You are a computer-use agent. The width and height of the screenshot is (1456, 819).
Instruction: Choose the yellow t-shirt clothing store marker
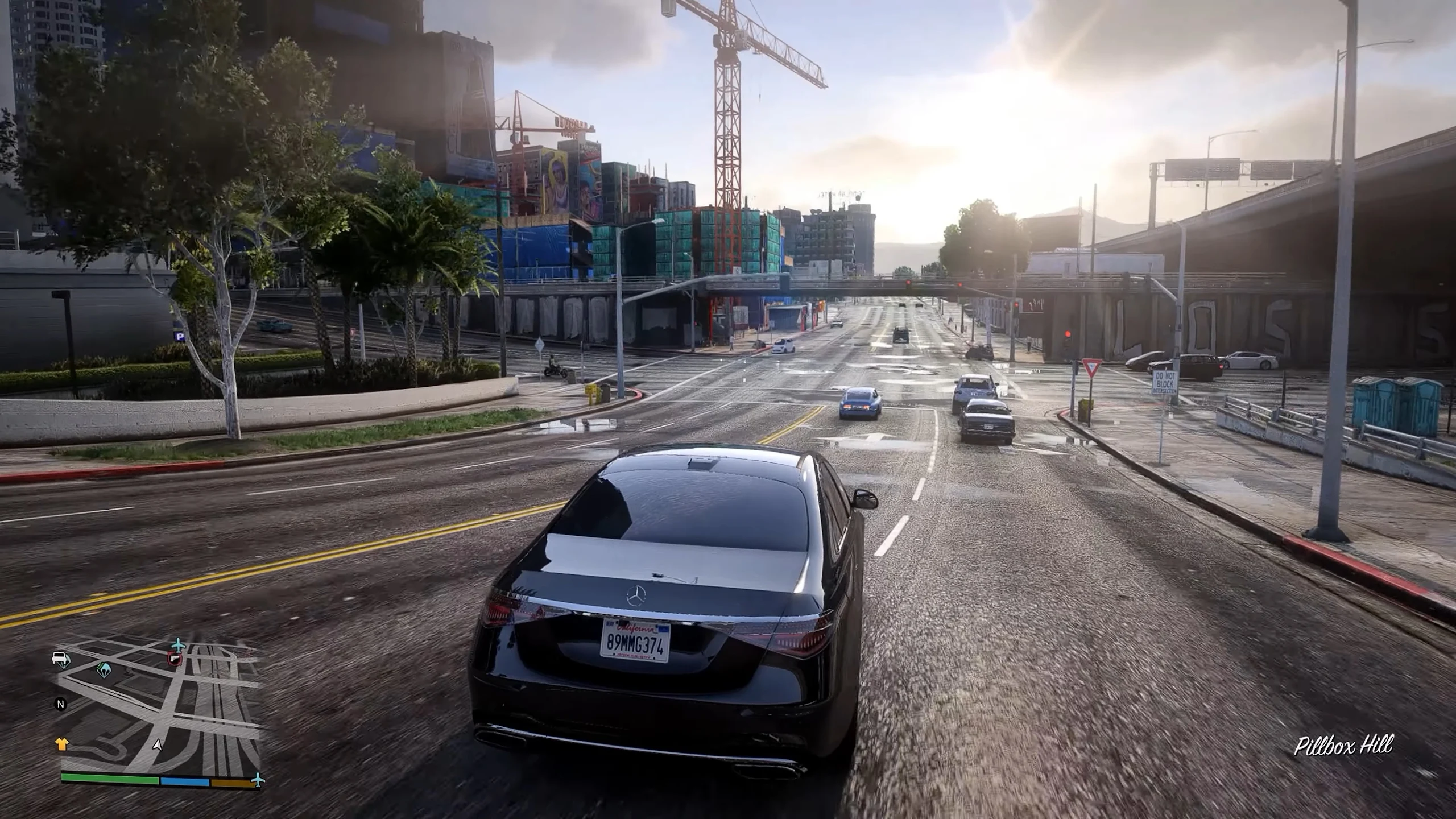click(x=61, y=744)
